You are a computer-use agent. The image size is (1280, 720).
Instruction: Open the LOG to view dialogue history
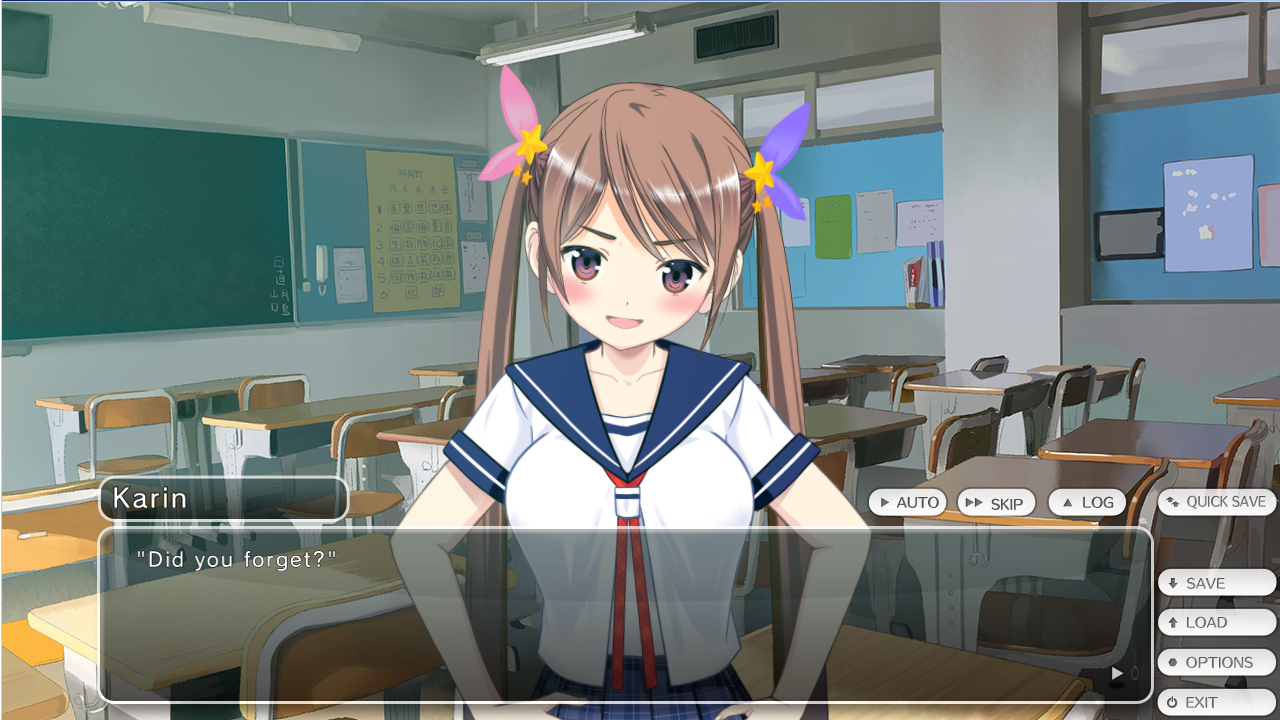coord(1087,502)
